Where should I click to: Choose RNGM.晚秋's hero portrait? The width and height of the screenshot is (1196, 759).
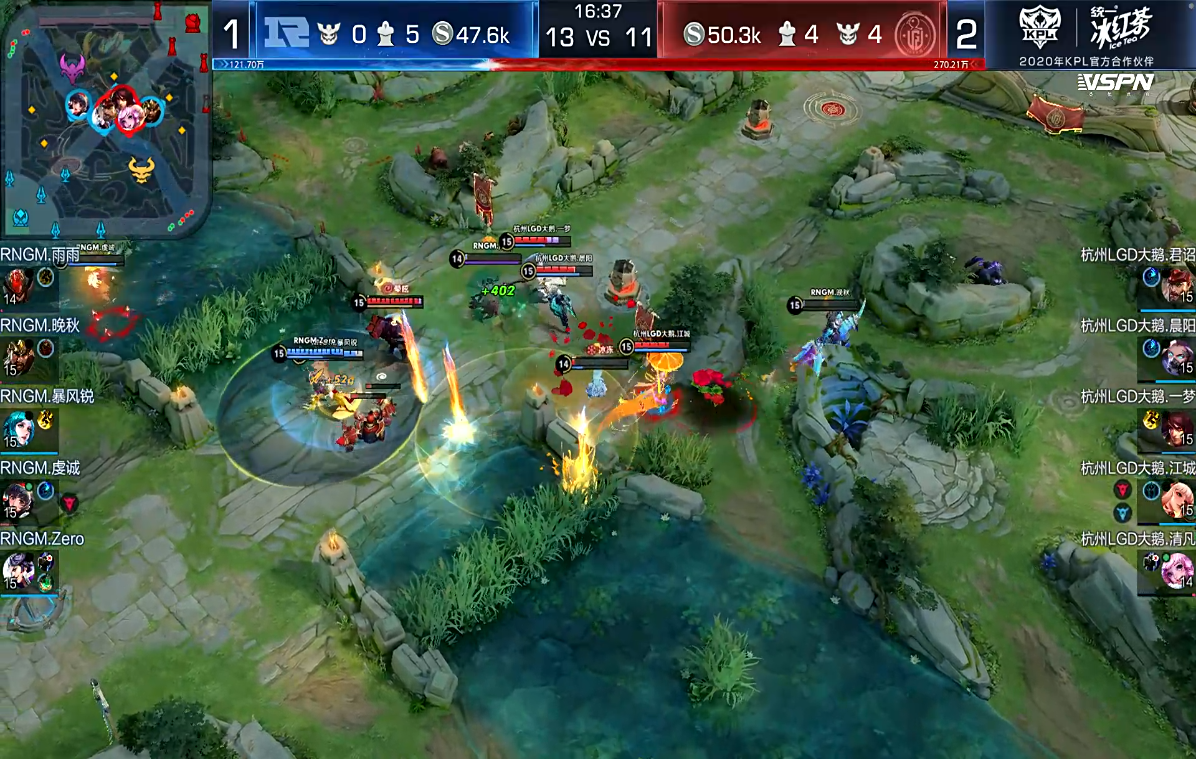pos(17,356)
